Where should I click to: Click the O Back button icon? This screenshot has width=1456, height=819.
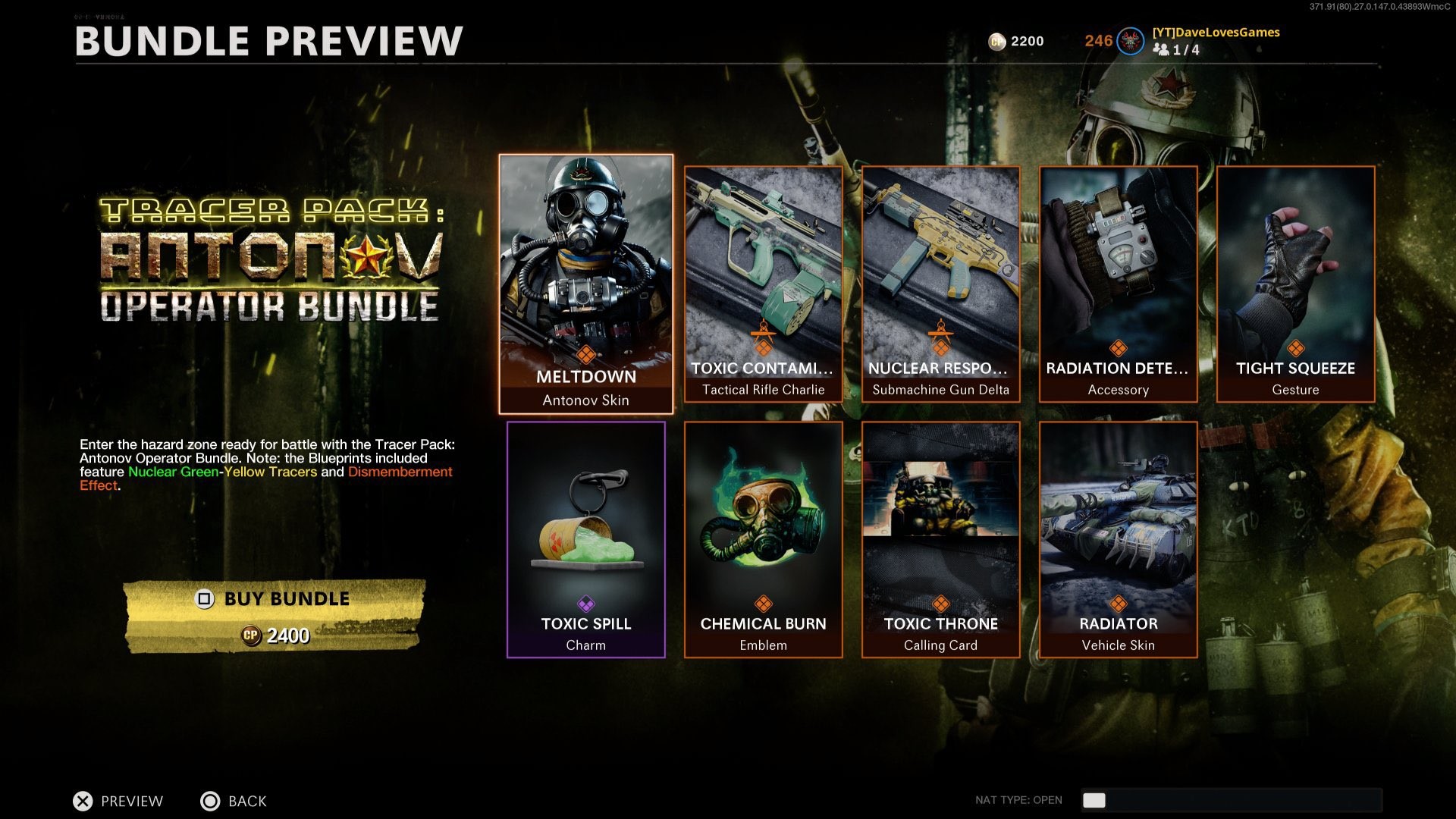(x=210, y=801)
